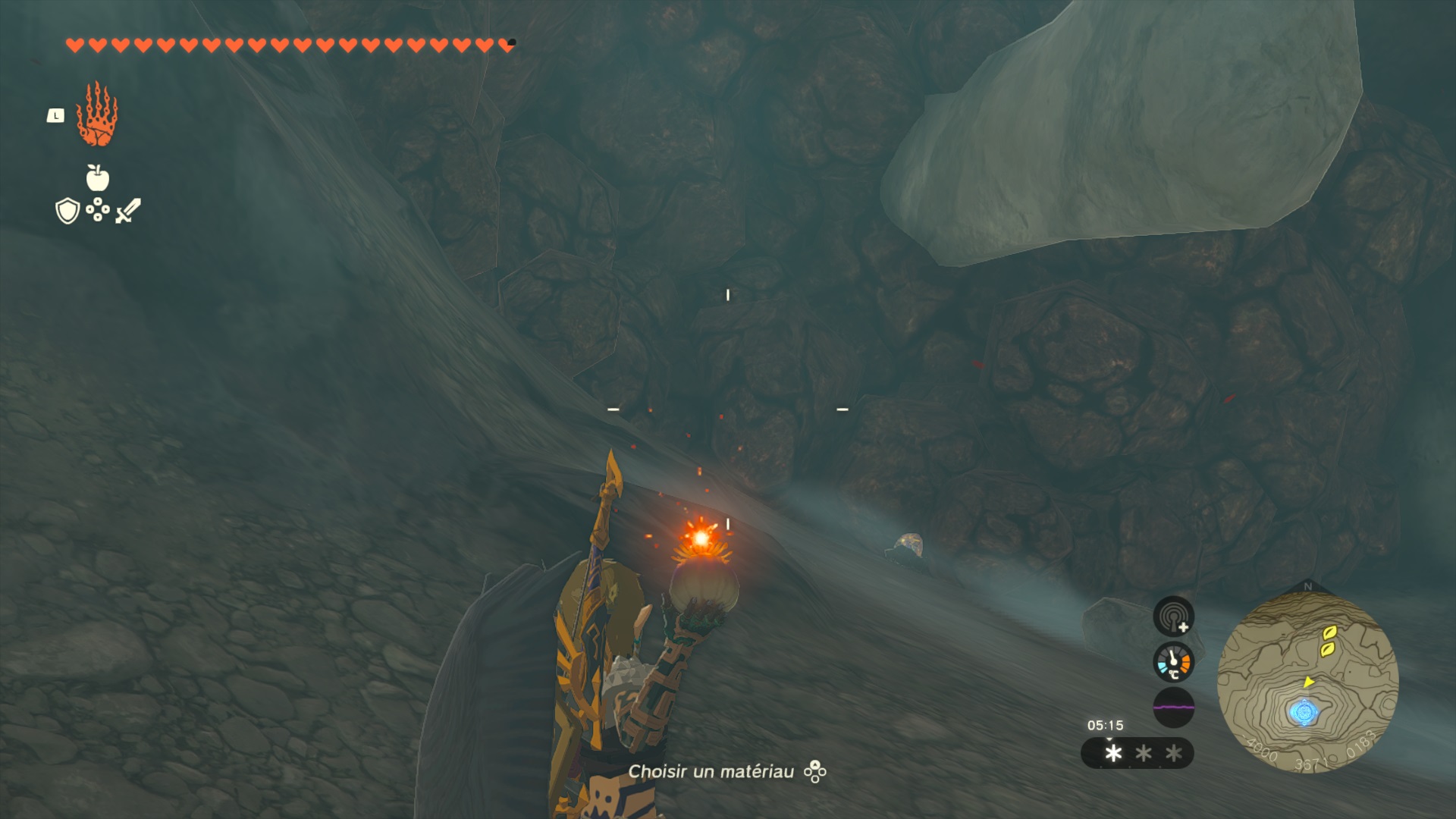Select the sword weapon icon
Screen dimensions: 1456x819
coord(128,211)
